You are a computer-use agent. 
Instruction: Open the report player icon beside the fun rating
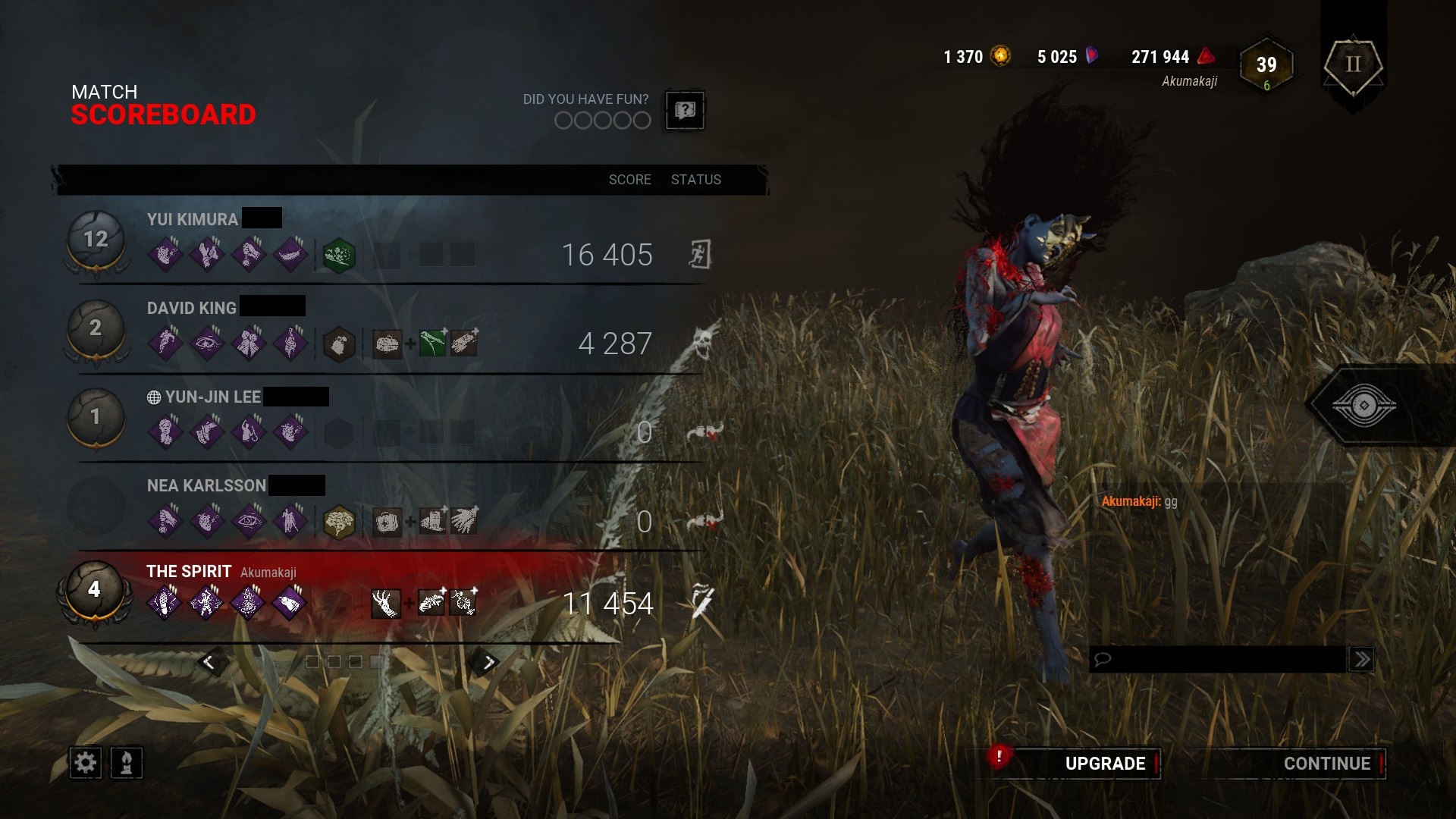pos(685,111)
